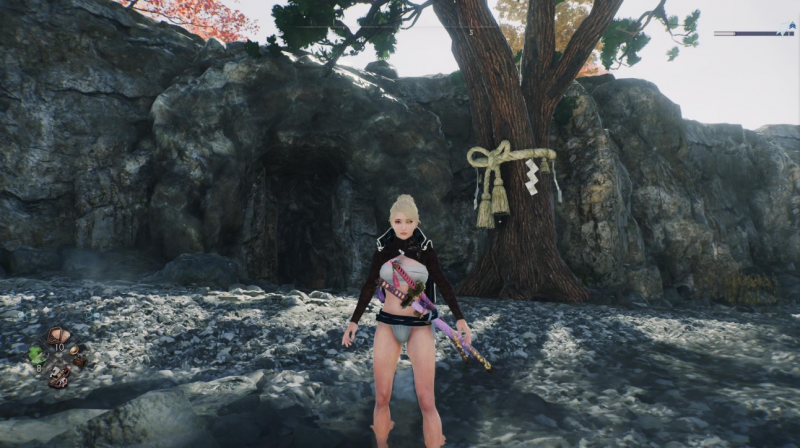Select the red and white item in the bottom quick slot
800x448 pixels.
(x=58, y=376)
